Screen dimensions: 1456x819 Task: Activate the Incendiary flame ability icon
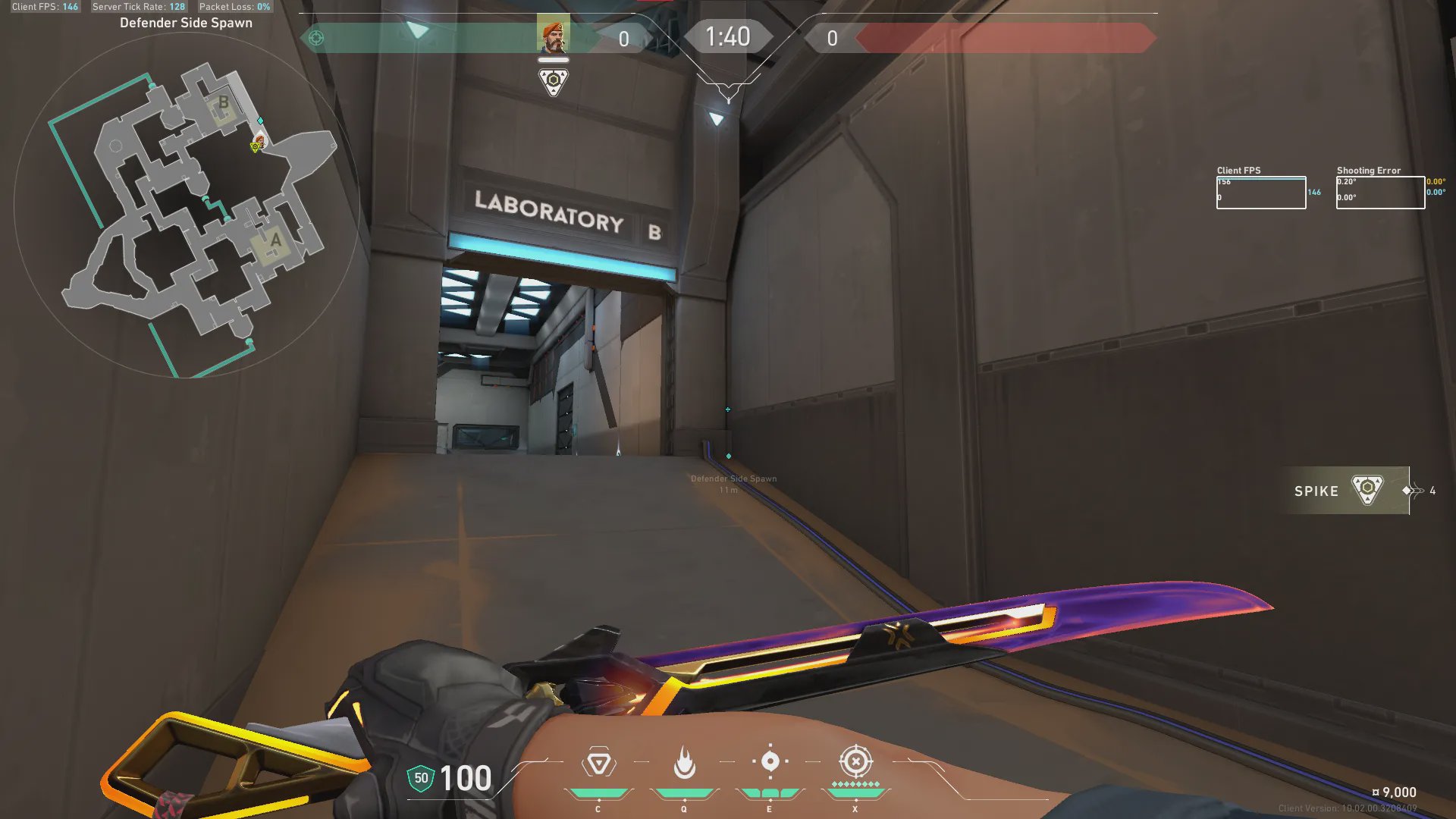[684, 763]
